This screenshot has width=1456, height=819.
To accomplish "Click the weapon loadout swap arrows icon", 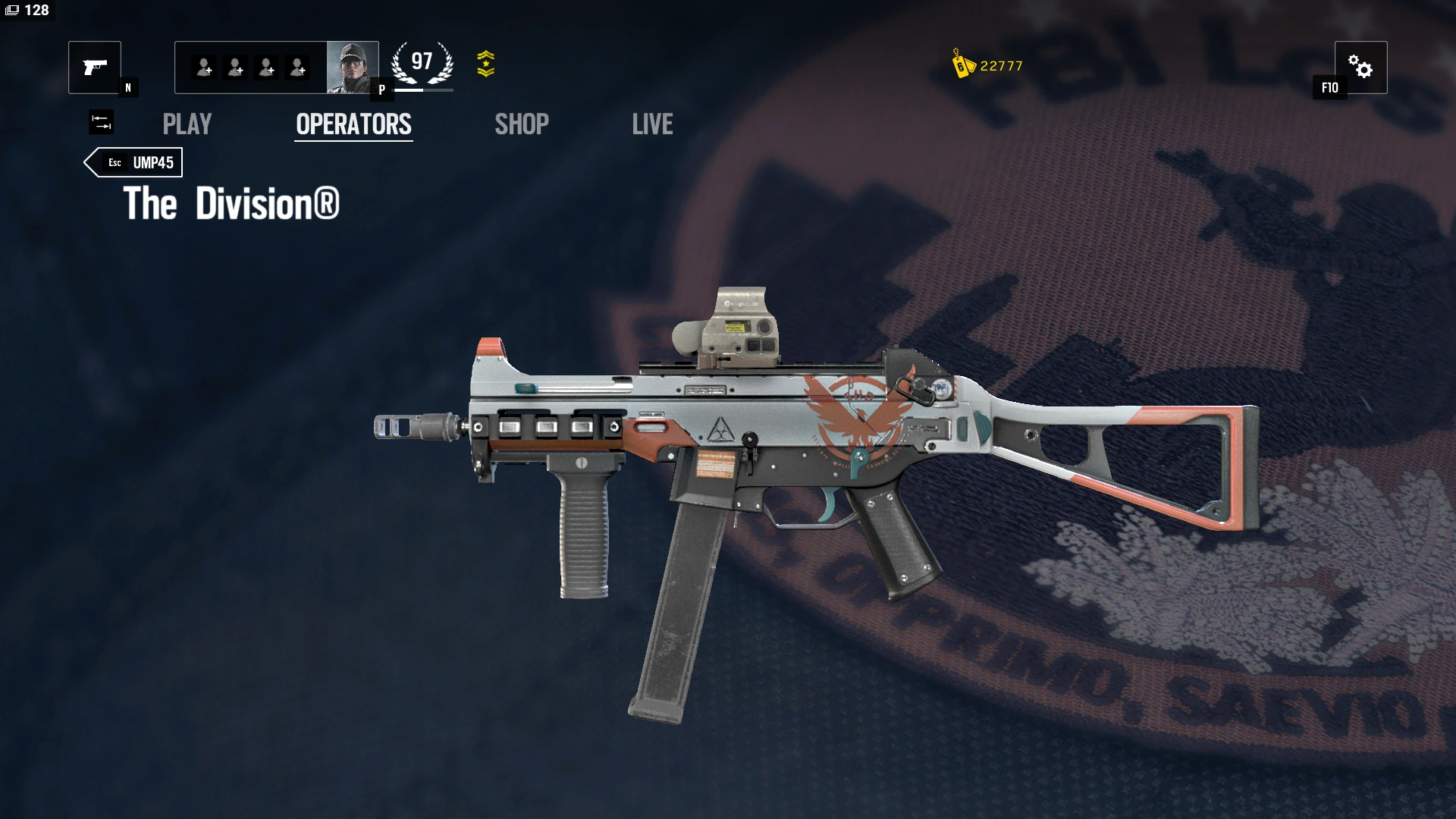I will click(102, 122).
